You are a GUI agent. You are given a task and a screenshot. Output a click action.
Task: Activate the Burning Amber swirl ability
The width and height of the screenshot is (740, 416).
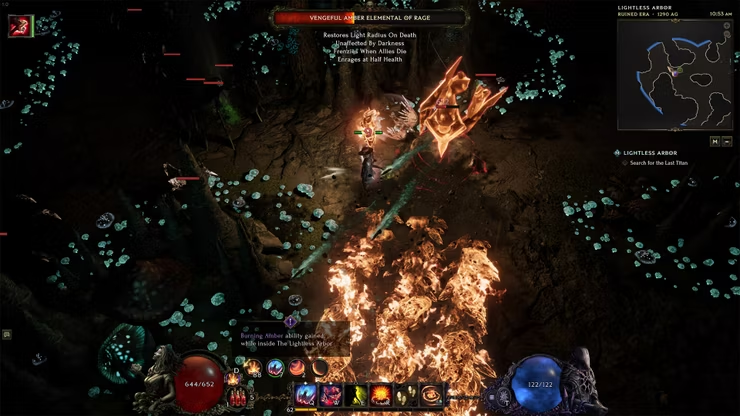[431, 395]
